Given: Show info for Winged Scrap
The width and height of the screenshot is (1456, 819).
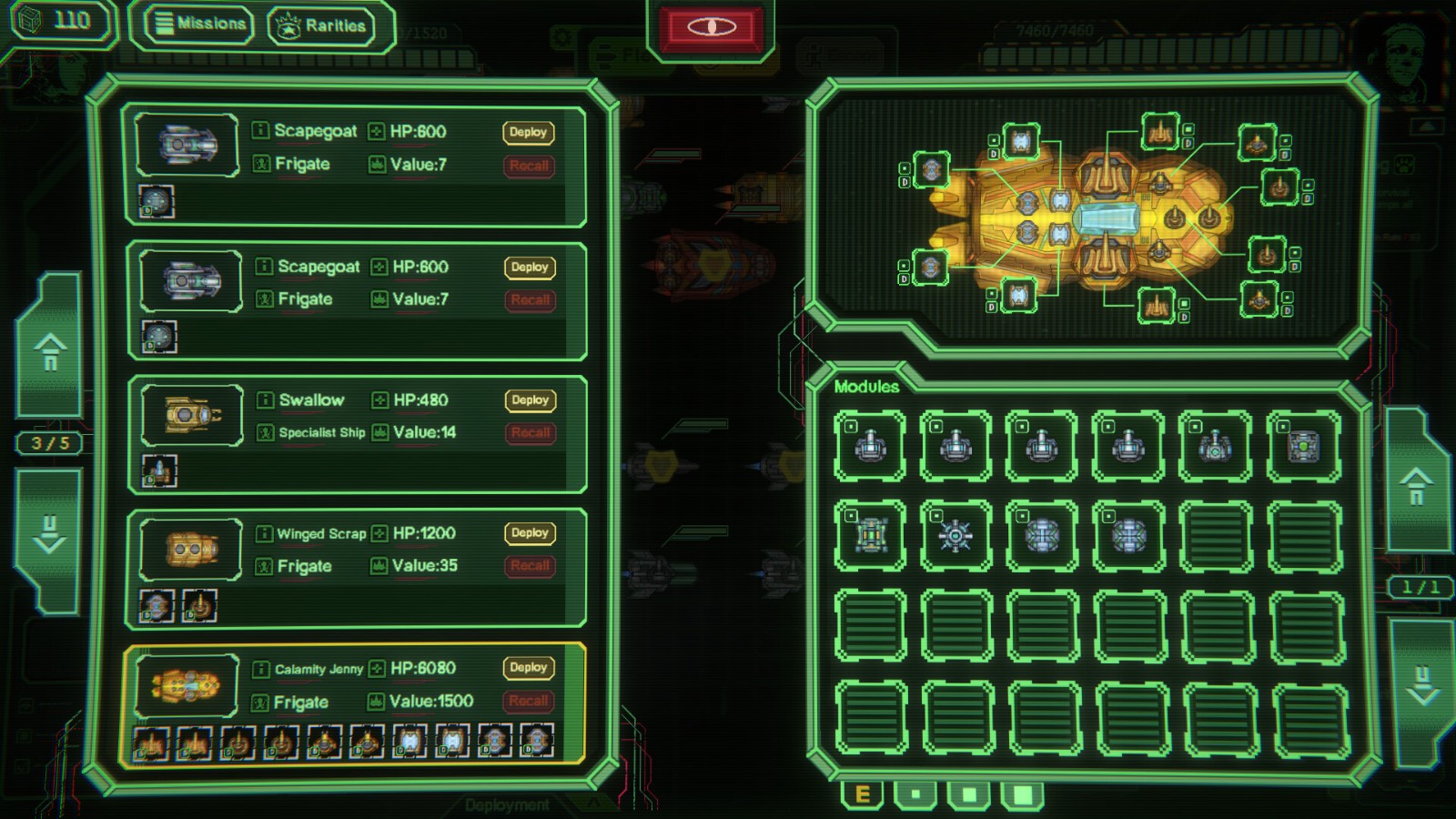Looking at the screenshot, I should coord(264,534).
